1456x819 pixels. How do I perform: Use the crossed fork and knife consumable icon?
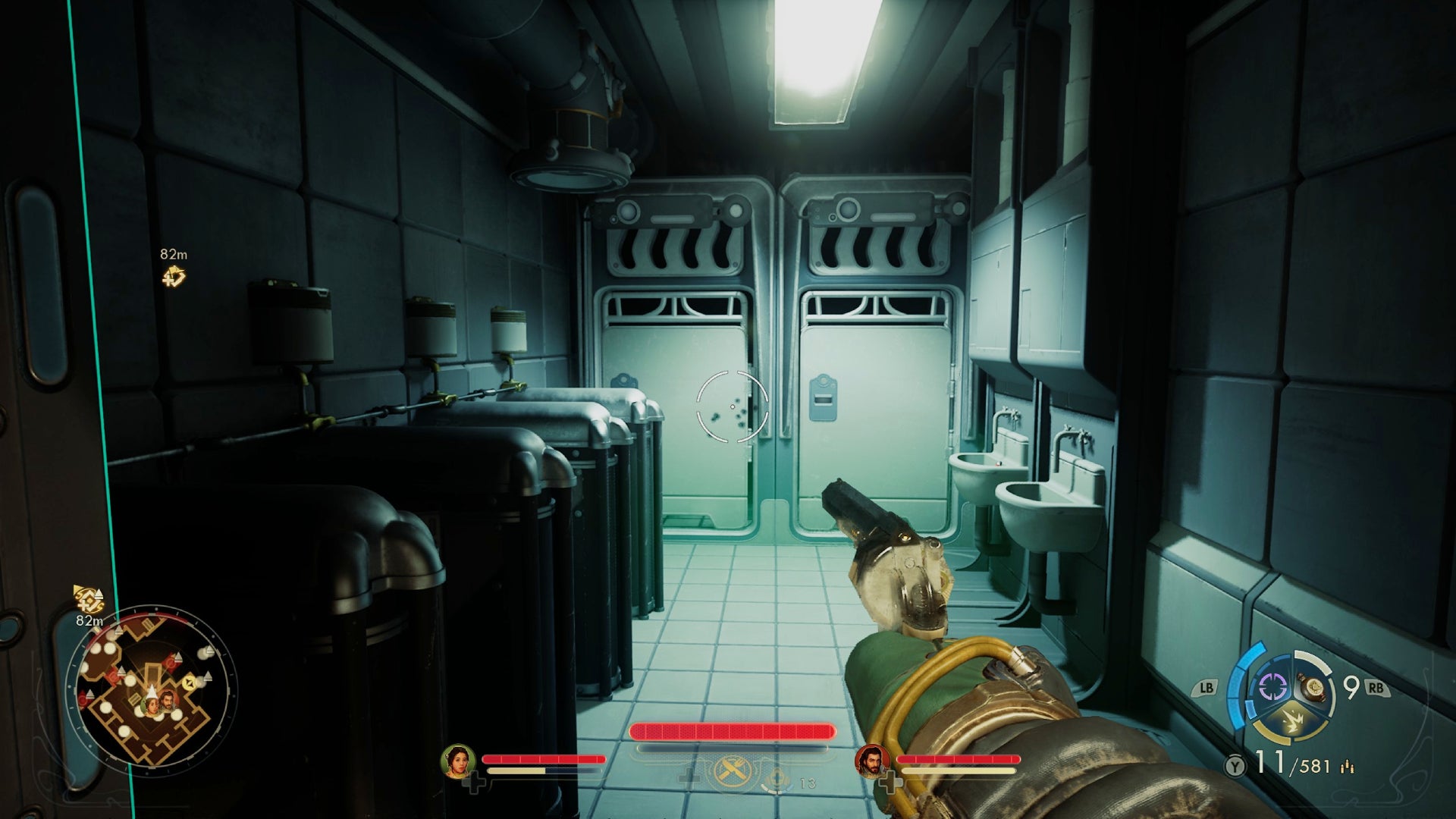click(x=732, y=773)
